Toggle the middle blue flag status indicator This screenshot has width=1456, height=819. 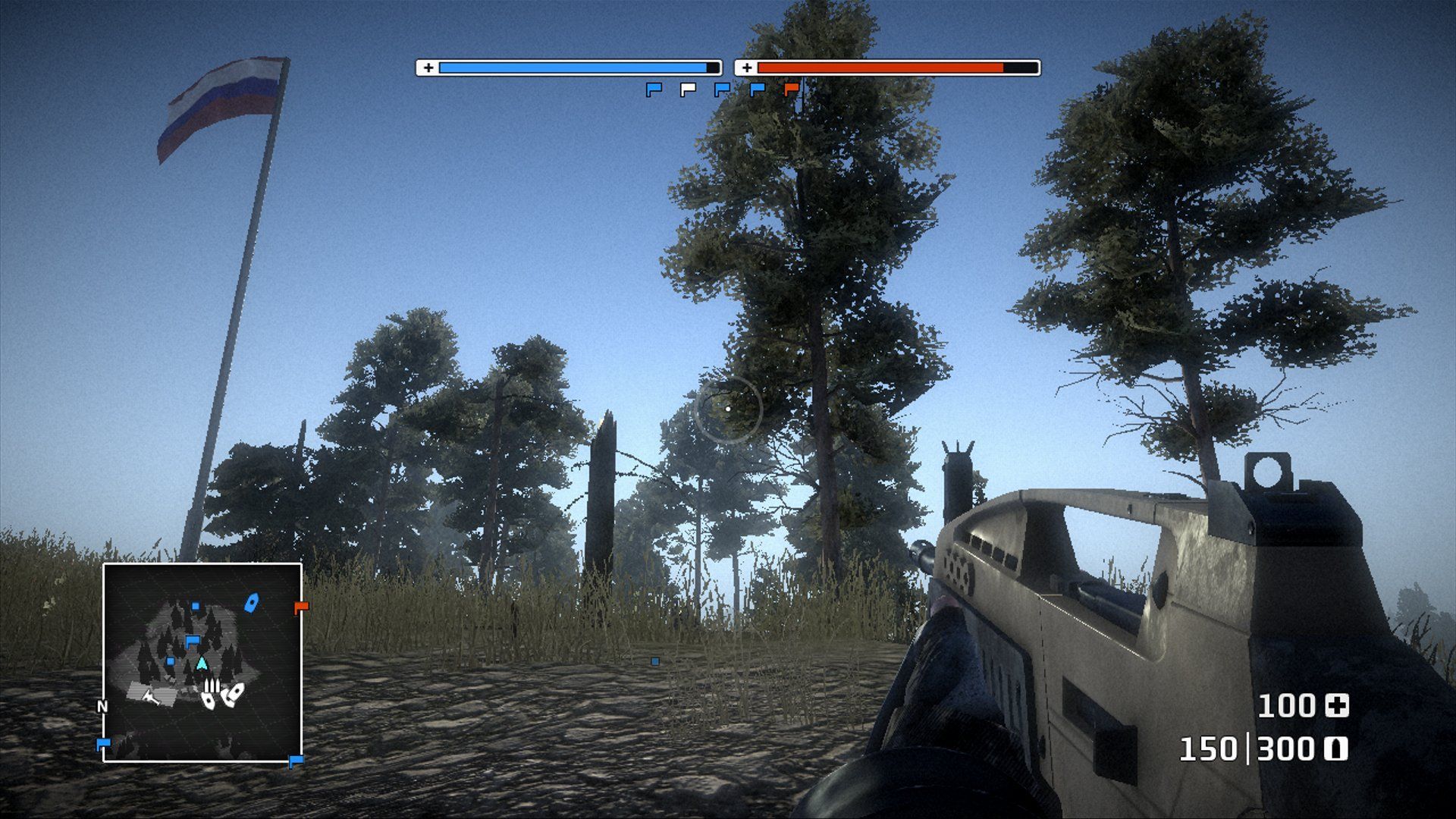tap(723, 89)
